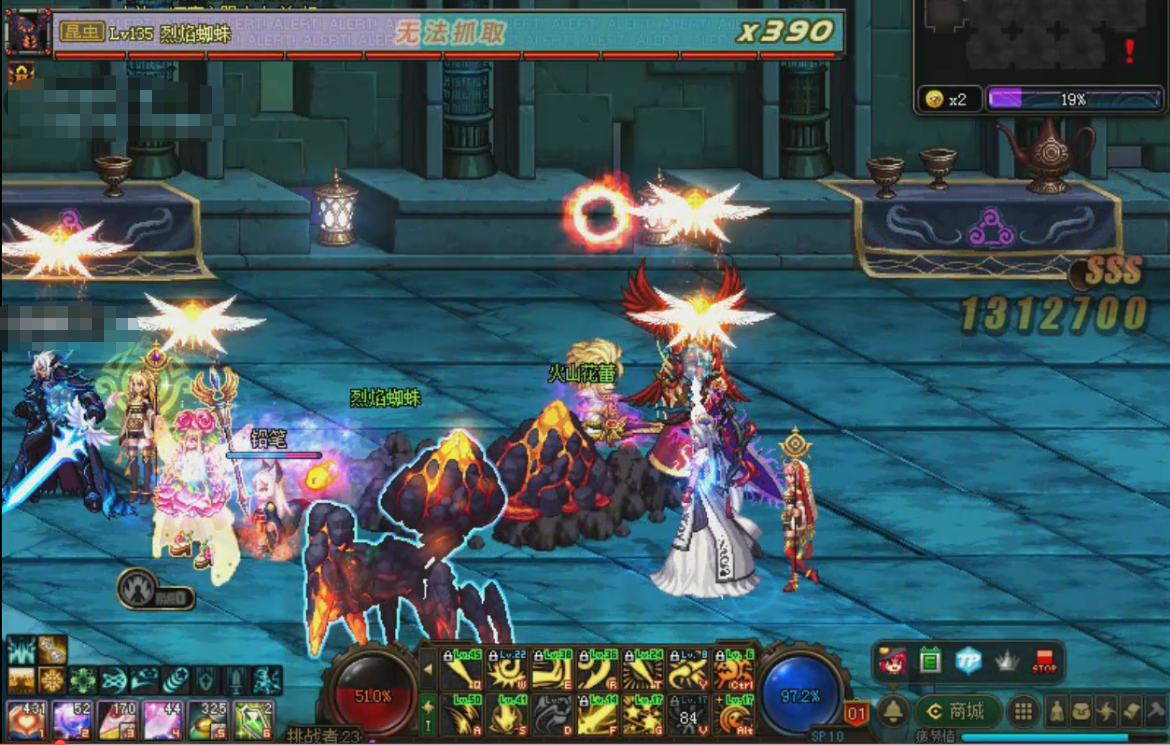The width and height of the screenshot is (1170, 745).
Task: Open the green calendar icon
Action: point(930,661)
